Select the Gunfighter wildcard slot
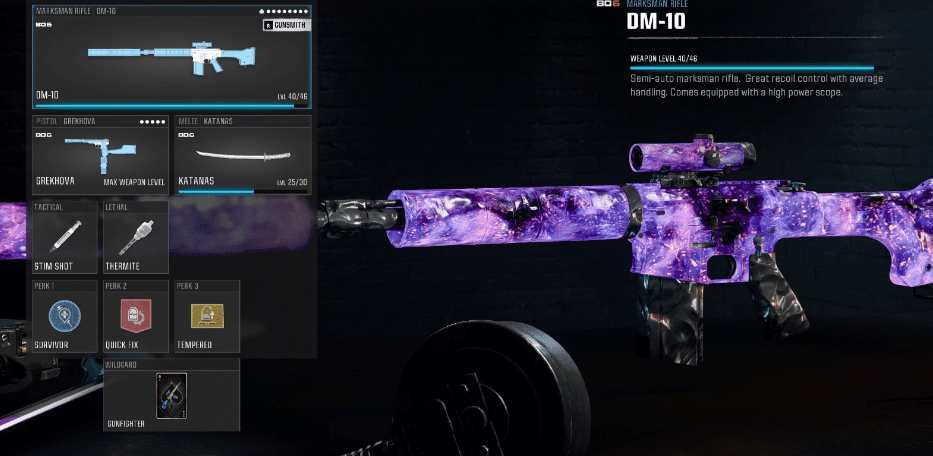The image size is (933, 456). click(x=171, y=397)
